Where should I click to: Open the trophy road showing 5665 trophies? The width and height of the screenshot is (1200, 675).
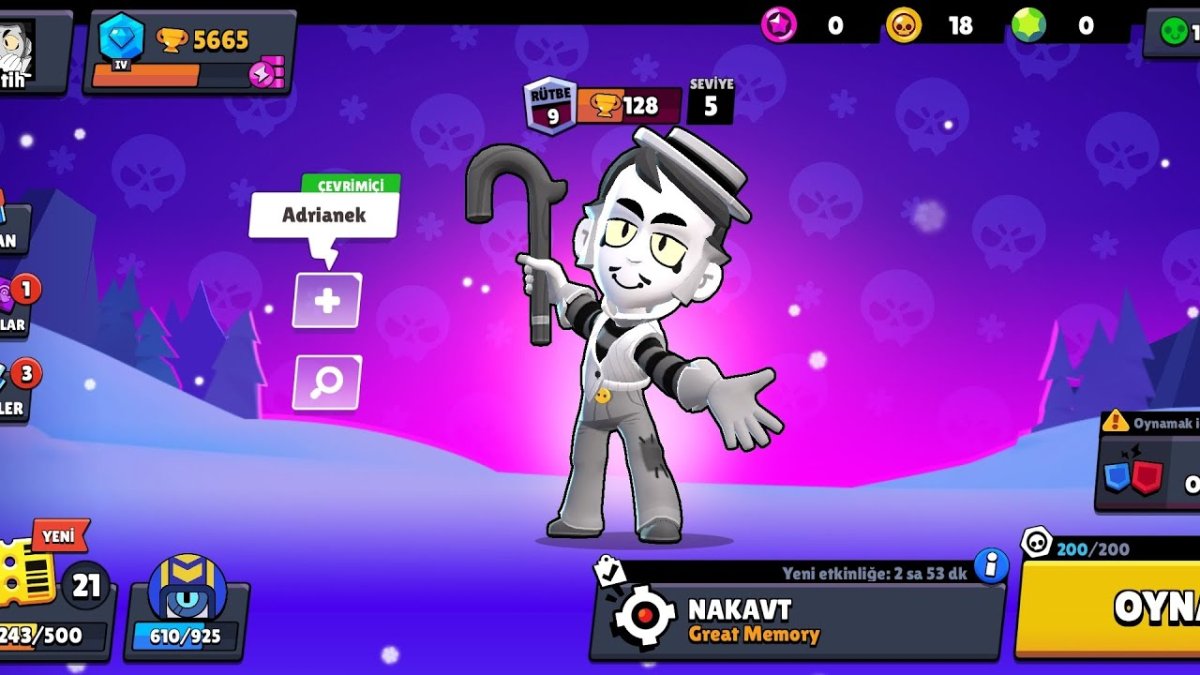click(190, 52)
